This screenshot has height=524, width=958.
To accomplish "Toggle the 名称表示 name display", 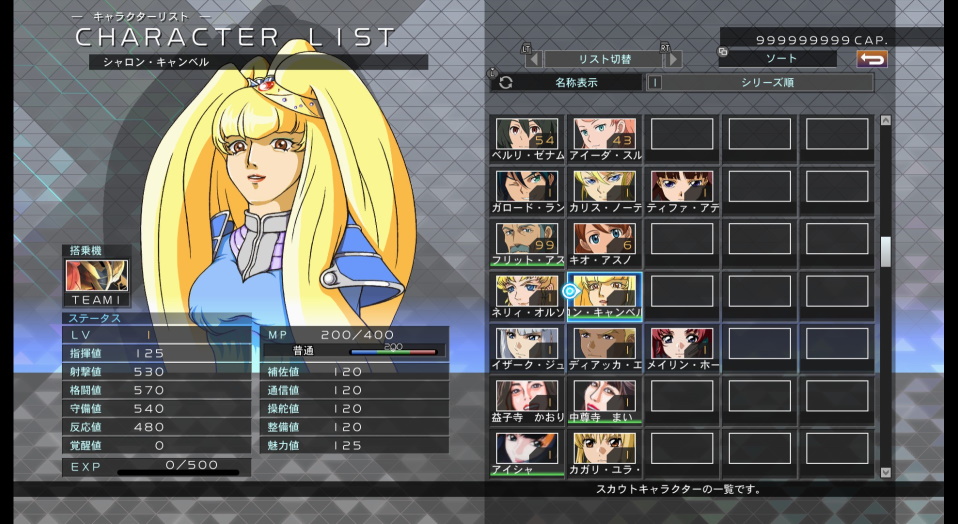I will [567, 83].
